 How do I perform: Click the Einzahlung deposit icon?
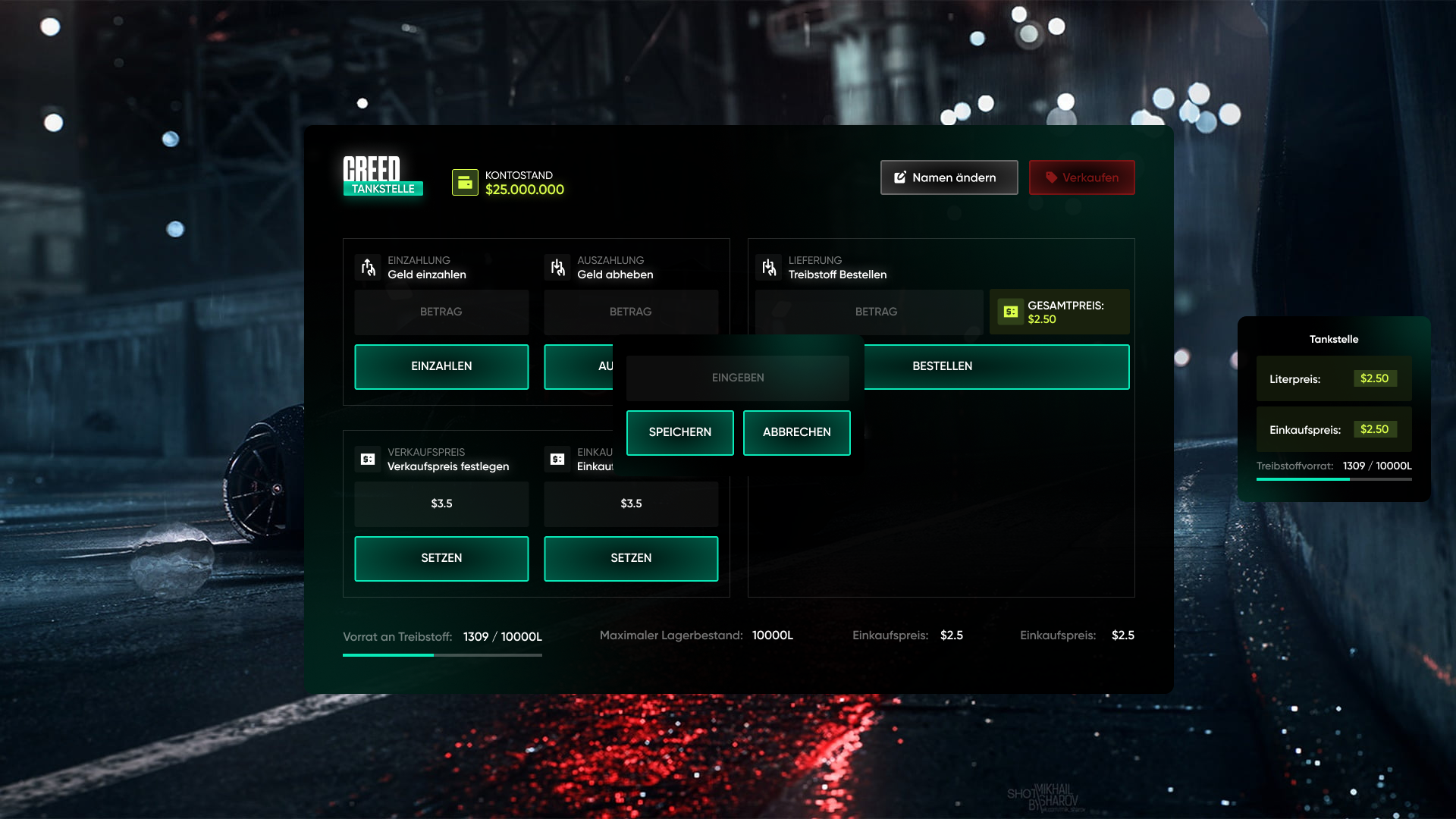click(369, 267)
